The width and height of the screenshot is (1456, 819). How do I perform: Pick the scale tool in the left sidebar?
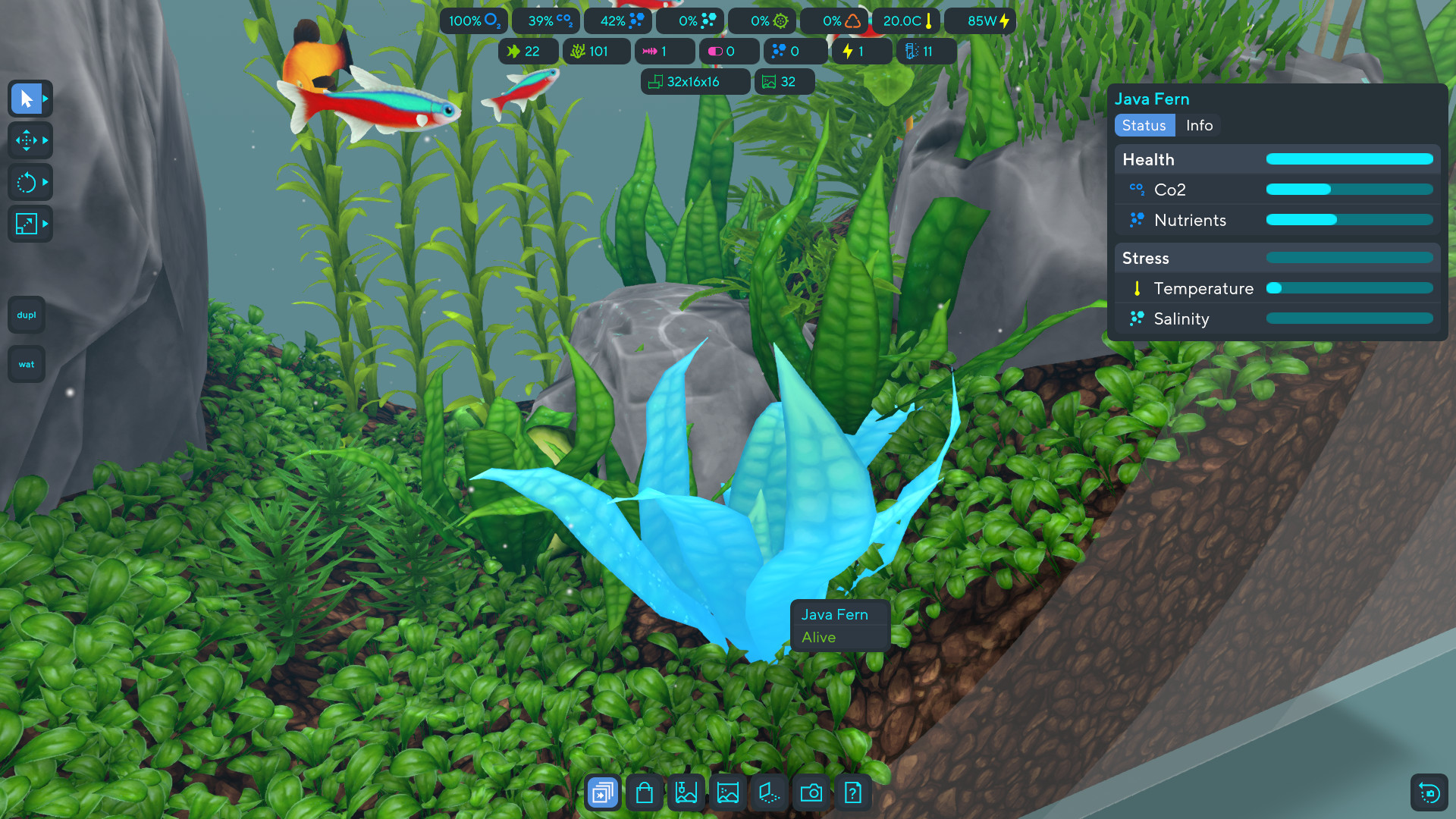click(x=27, y=224)
